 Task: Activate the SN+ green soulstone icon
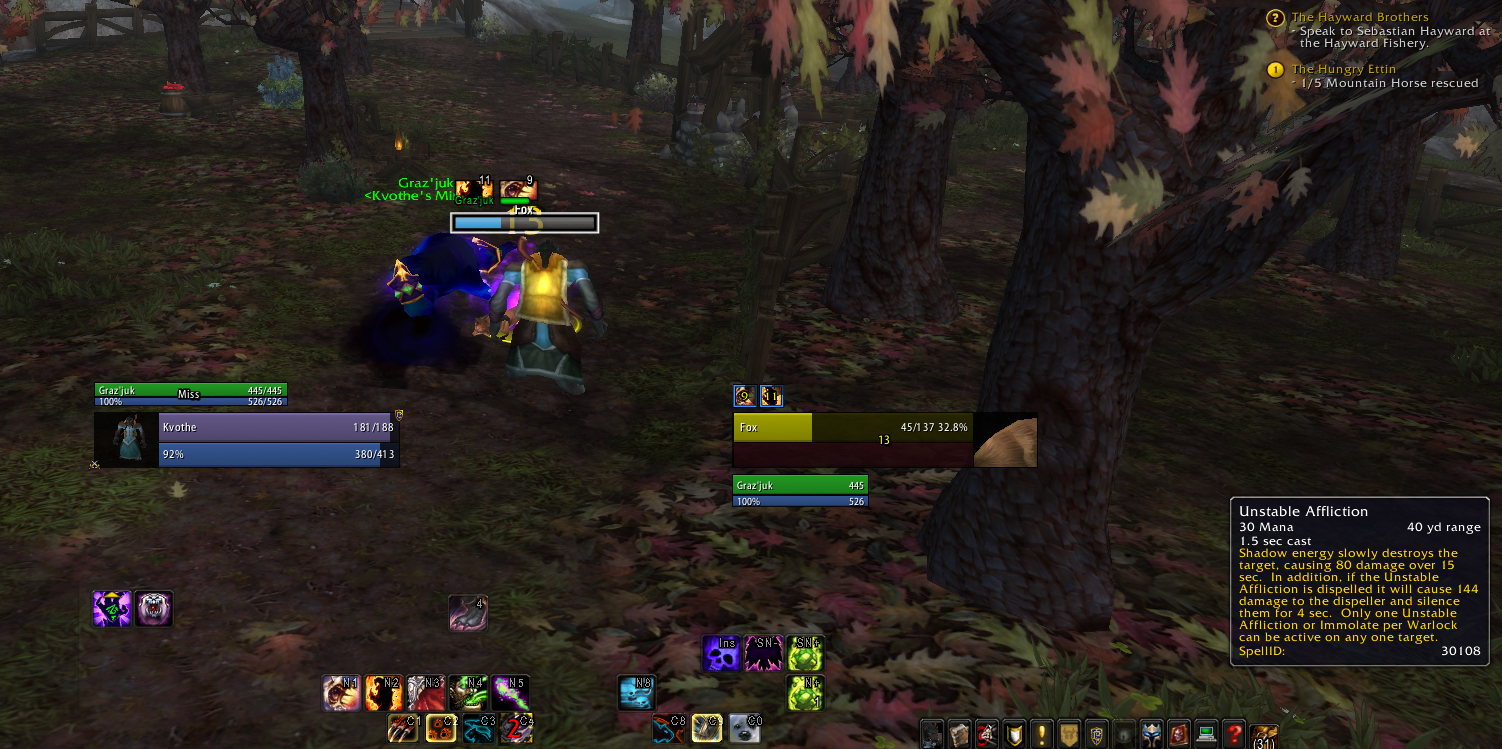[805, 653]
